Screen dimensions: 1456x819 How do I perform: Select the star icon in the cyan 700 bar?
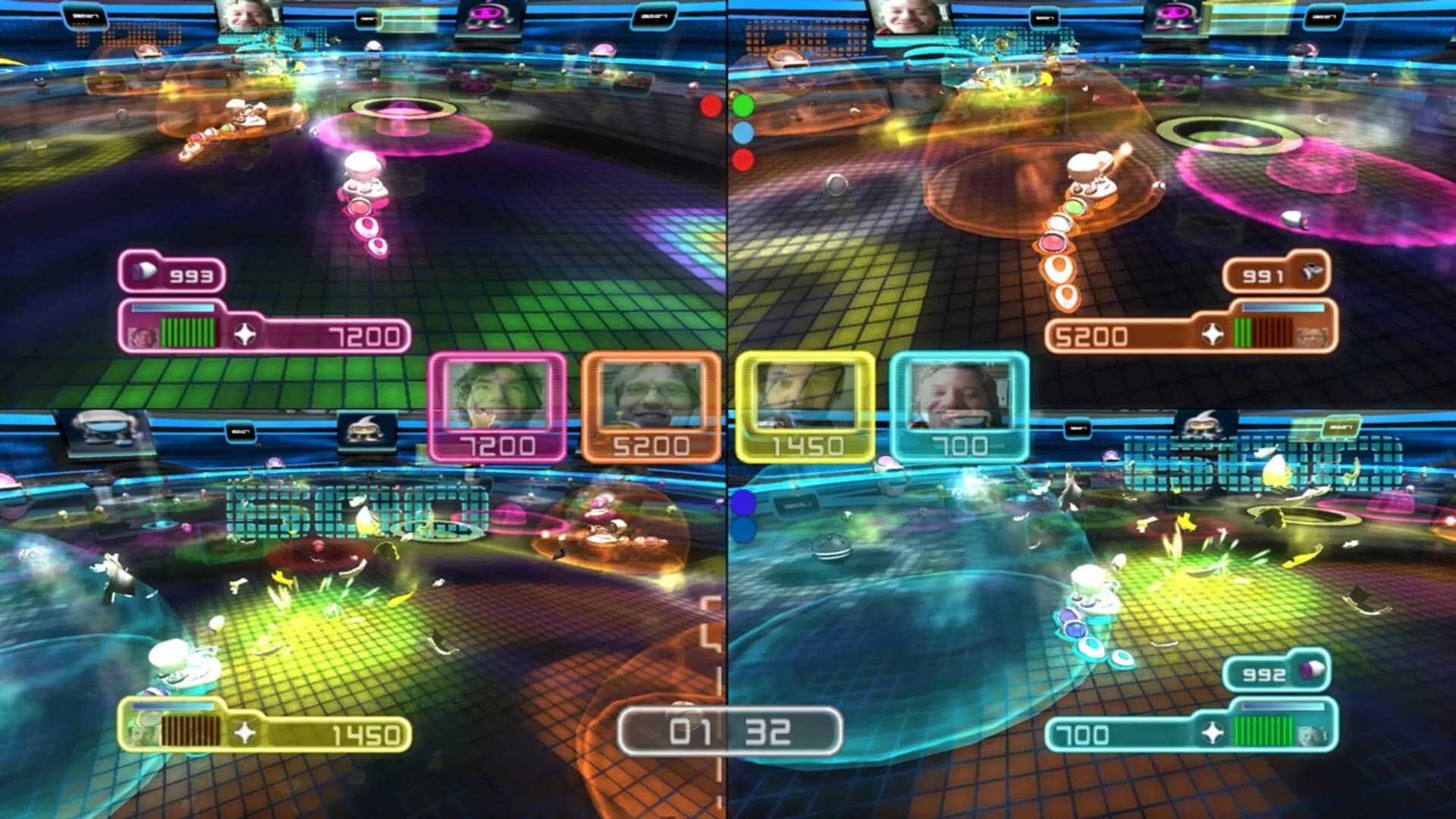coord(1211,733)
